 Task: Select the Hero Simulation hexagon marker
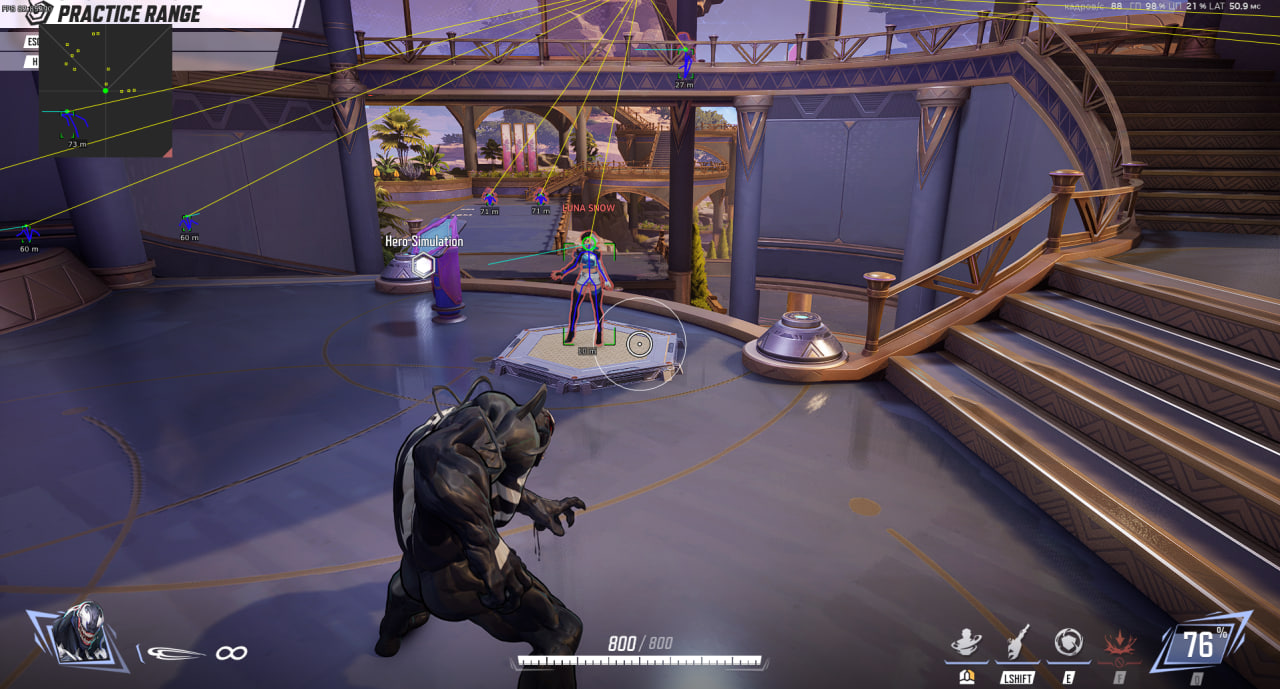[424, 265]
